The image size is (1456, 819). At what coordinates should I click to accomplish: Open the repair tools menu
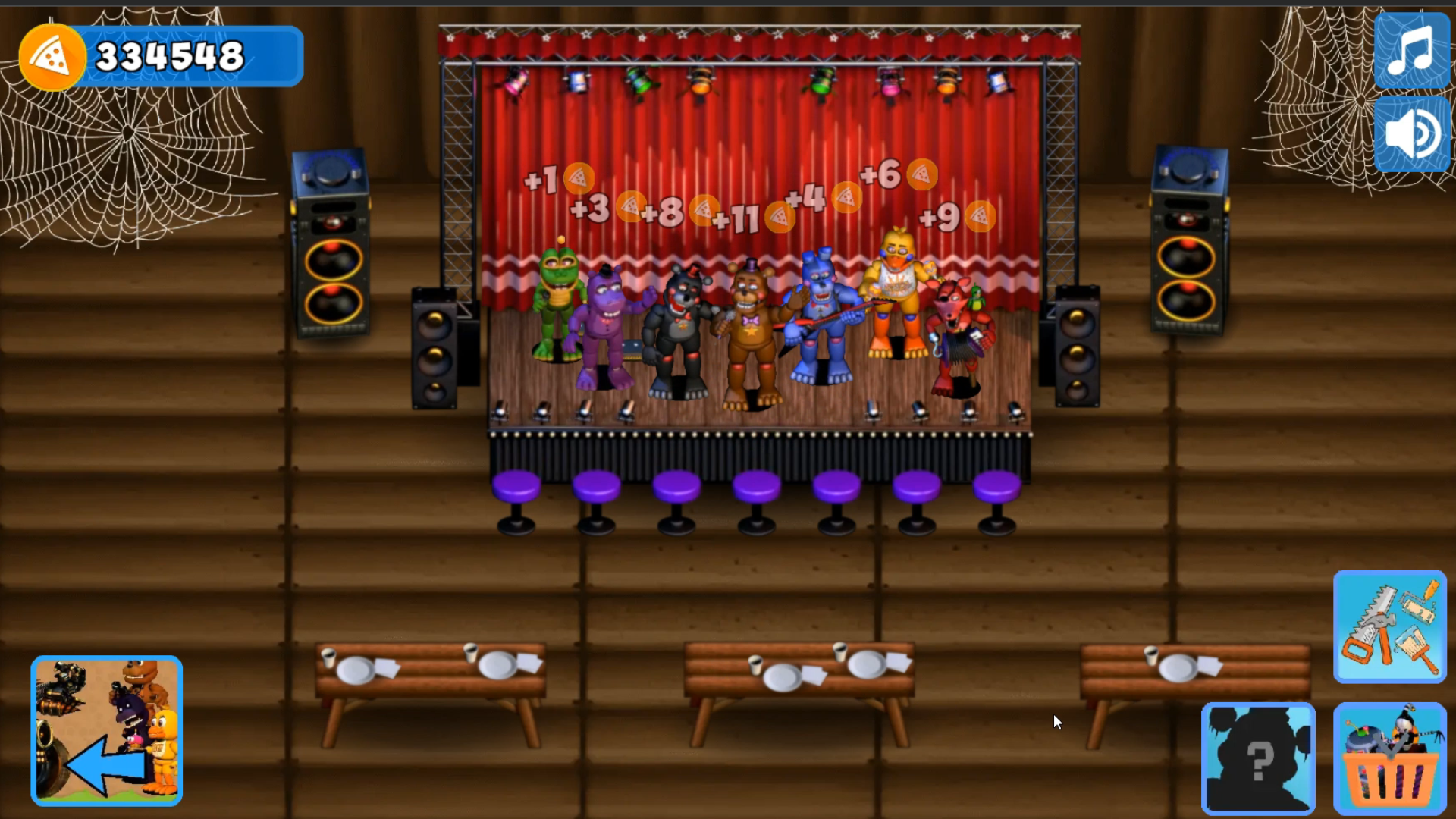(x=1390, y=628)
